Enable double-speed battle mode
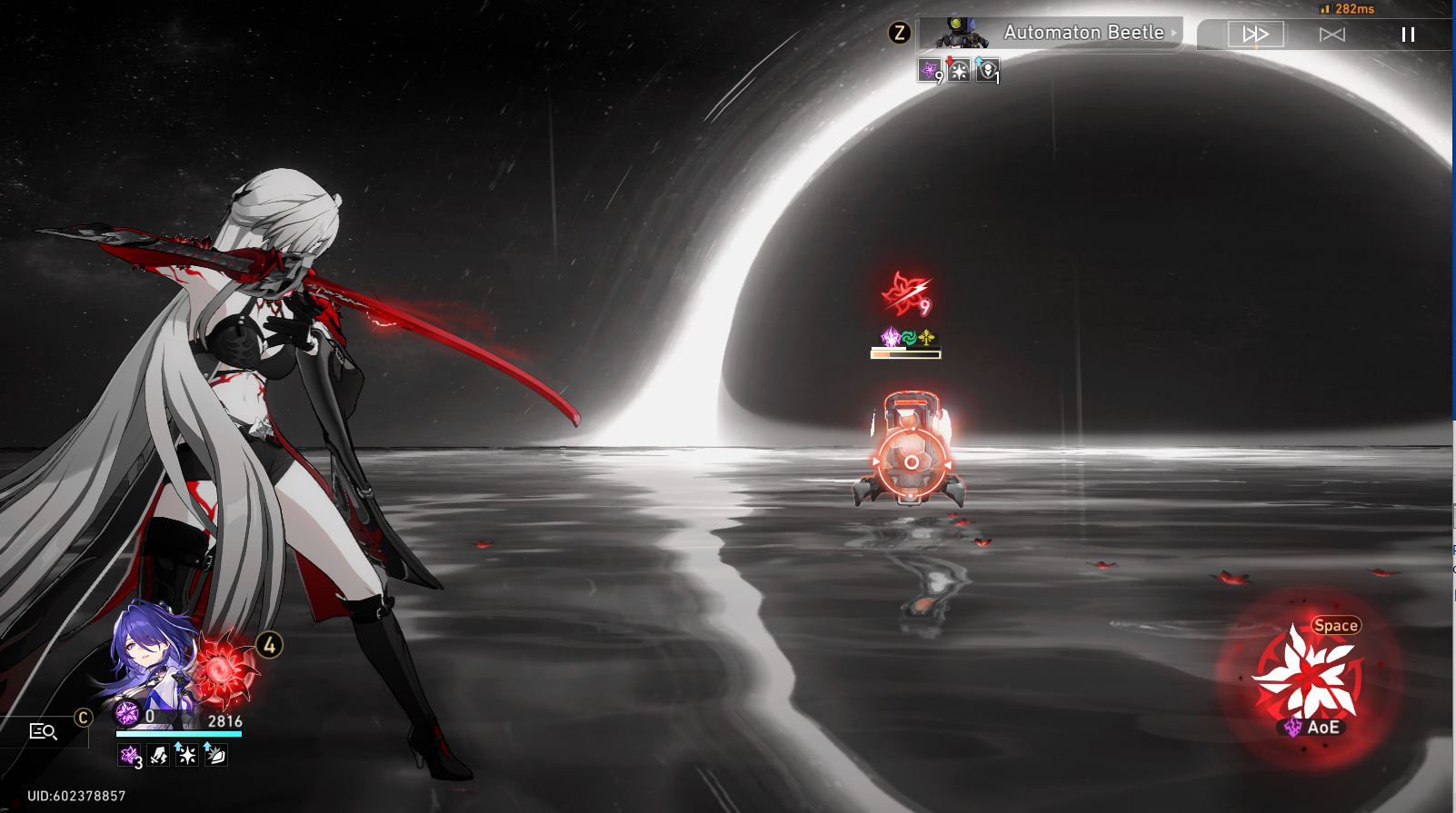Screen dimensions: 1456x813 [x=1255, y=35]
